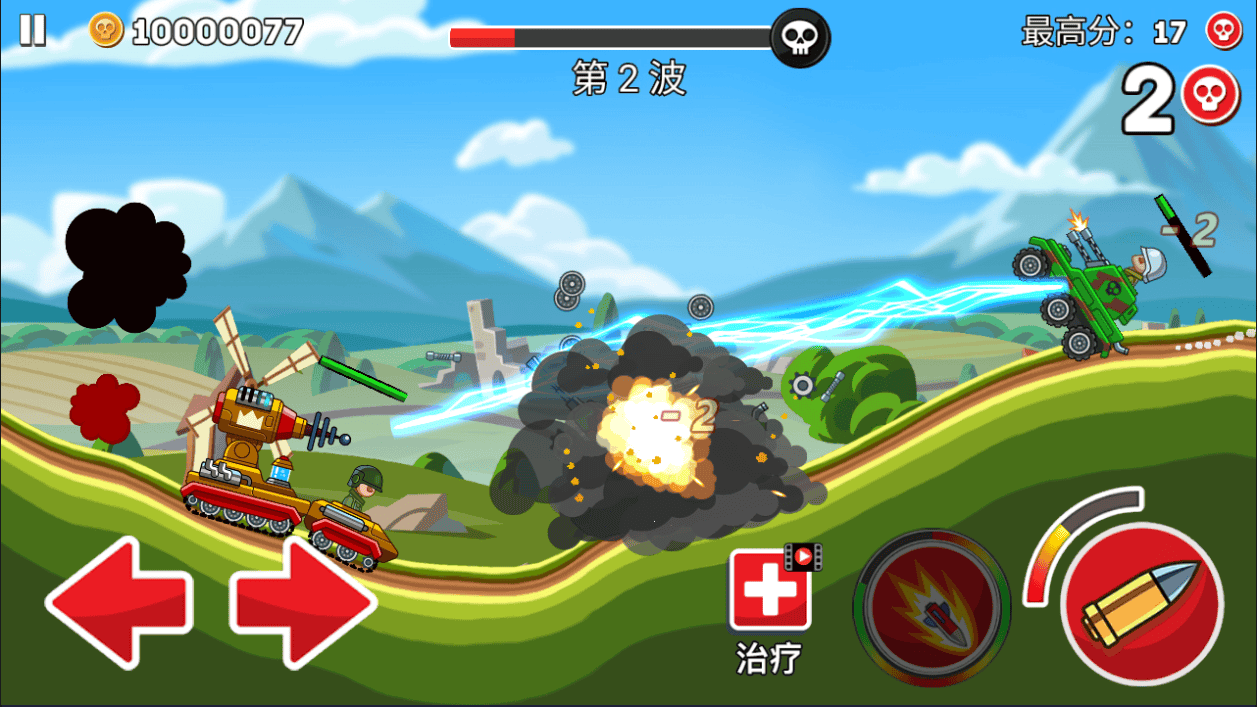The image size is (1257, 707).
Task: Fire the bullet shoot button
Action: click(x=1141, y=603)
